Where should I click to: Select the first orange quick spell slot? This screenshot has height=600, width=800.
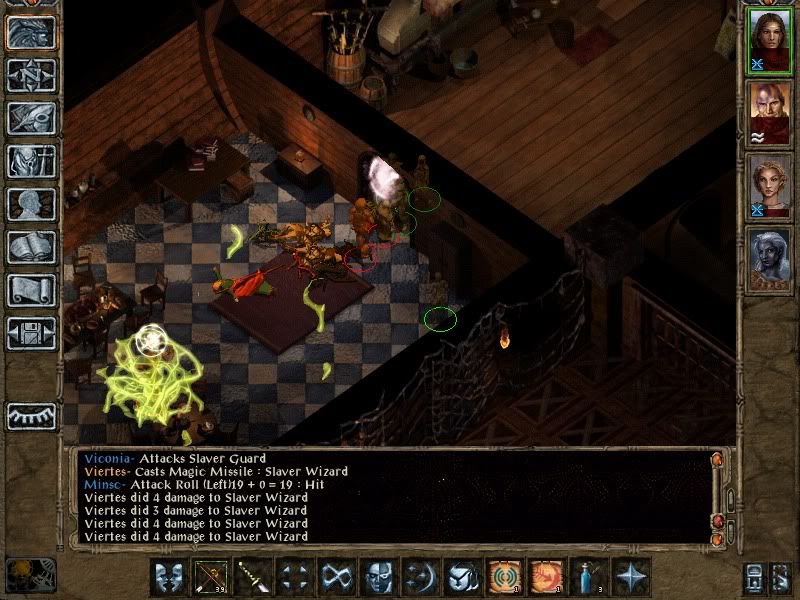point(504,577)
